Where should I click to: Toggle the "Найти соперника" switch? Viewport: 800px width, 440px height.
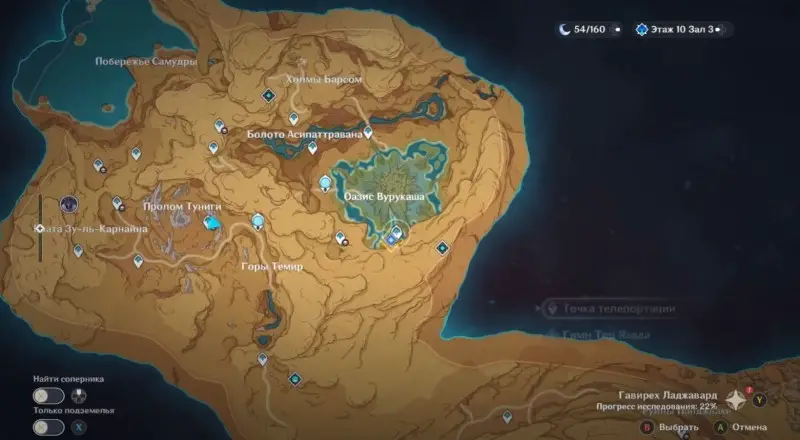(x=47, y=396)
